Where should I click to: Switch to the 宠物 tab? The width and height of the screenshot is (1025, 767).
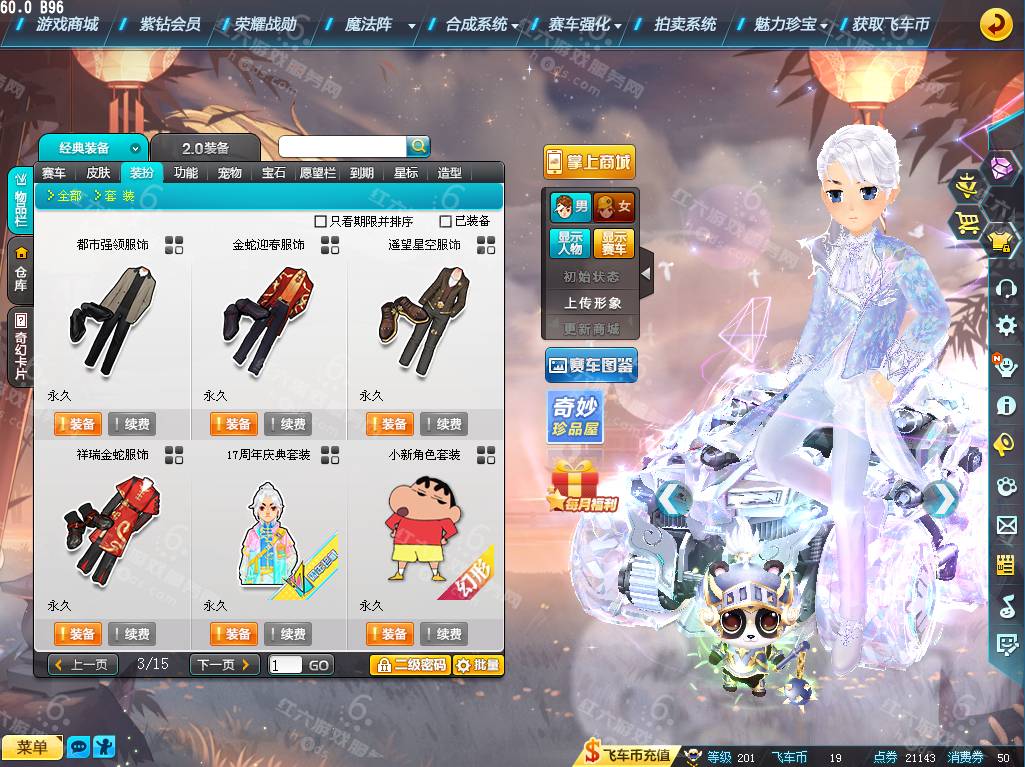pyautogui.click(x=230, y=172)
